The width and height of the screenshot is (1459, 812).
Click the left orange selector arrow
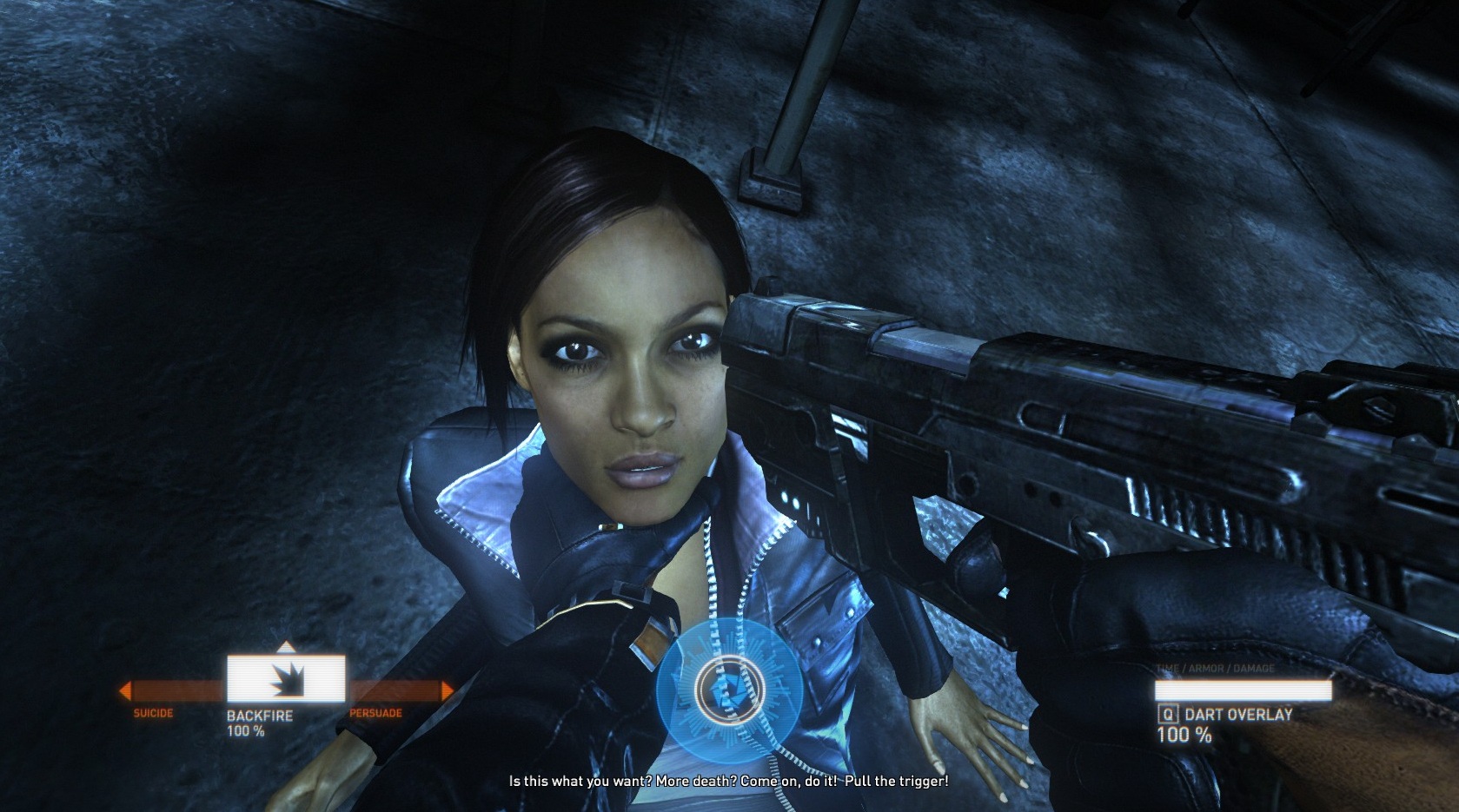click(125, 691)
